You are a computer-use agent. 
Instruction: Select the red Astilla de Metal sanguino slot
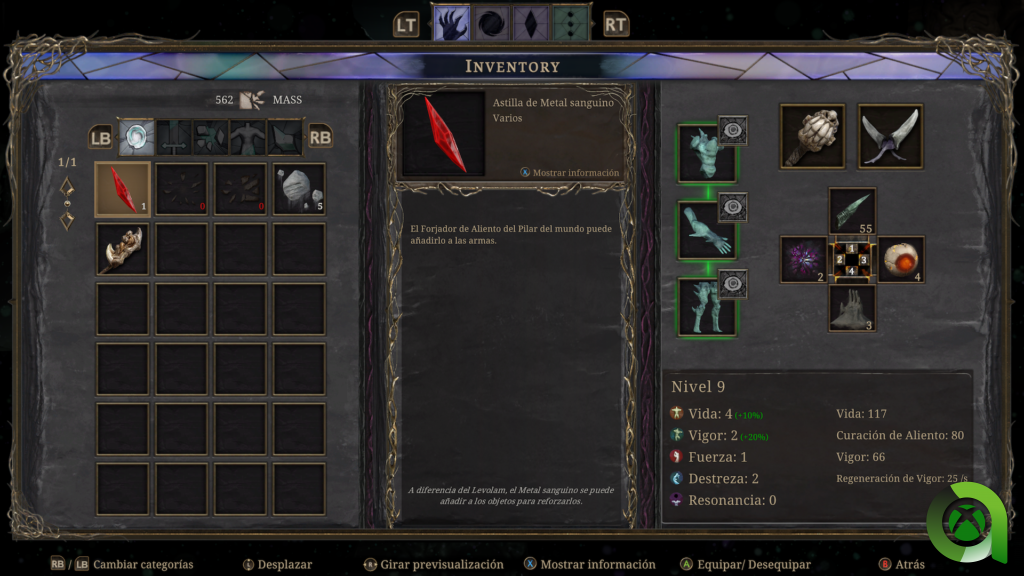click(122, 189)
